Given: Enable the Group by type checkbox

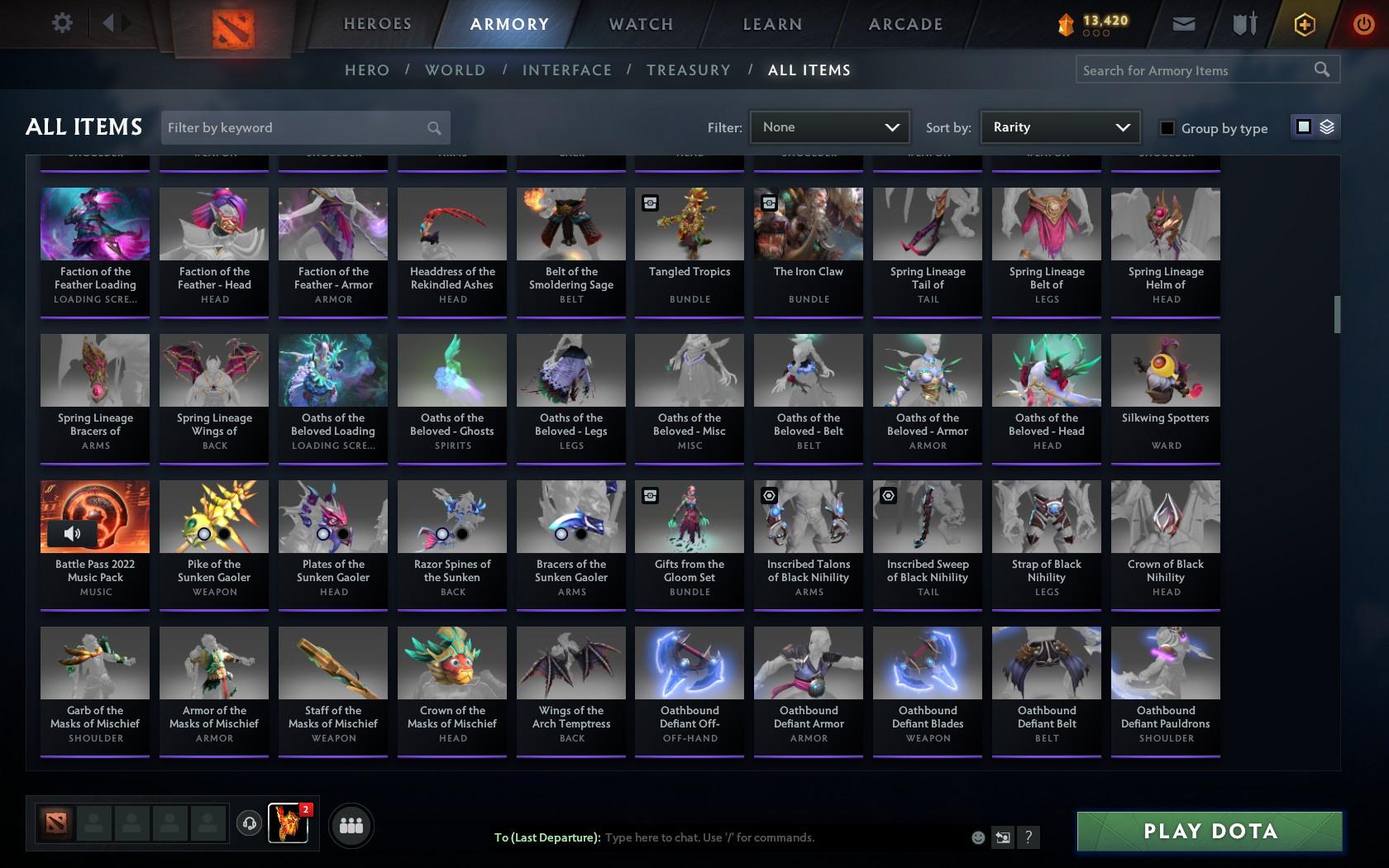Looking at the screenshot, I should (1166, 129).
